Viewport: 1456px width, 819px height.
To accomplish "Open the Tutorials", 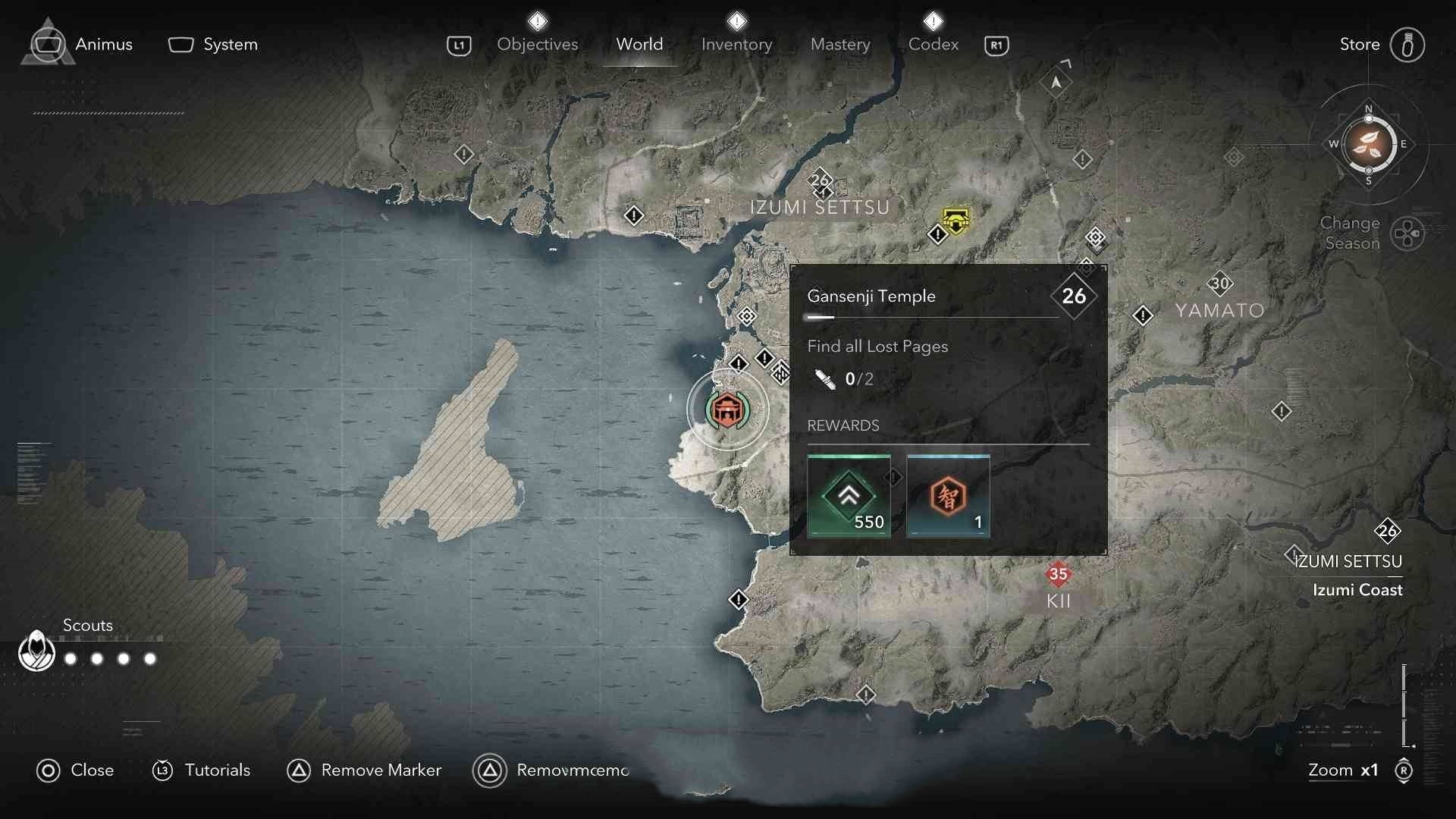I will pyautogui.click(x=202, y=770).
